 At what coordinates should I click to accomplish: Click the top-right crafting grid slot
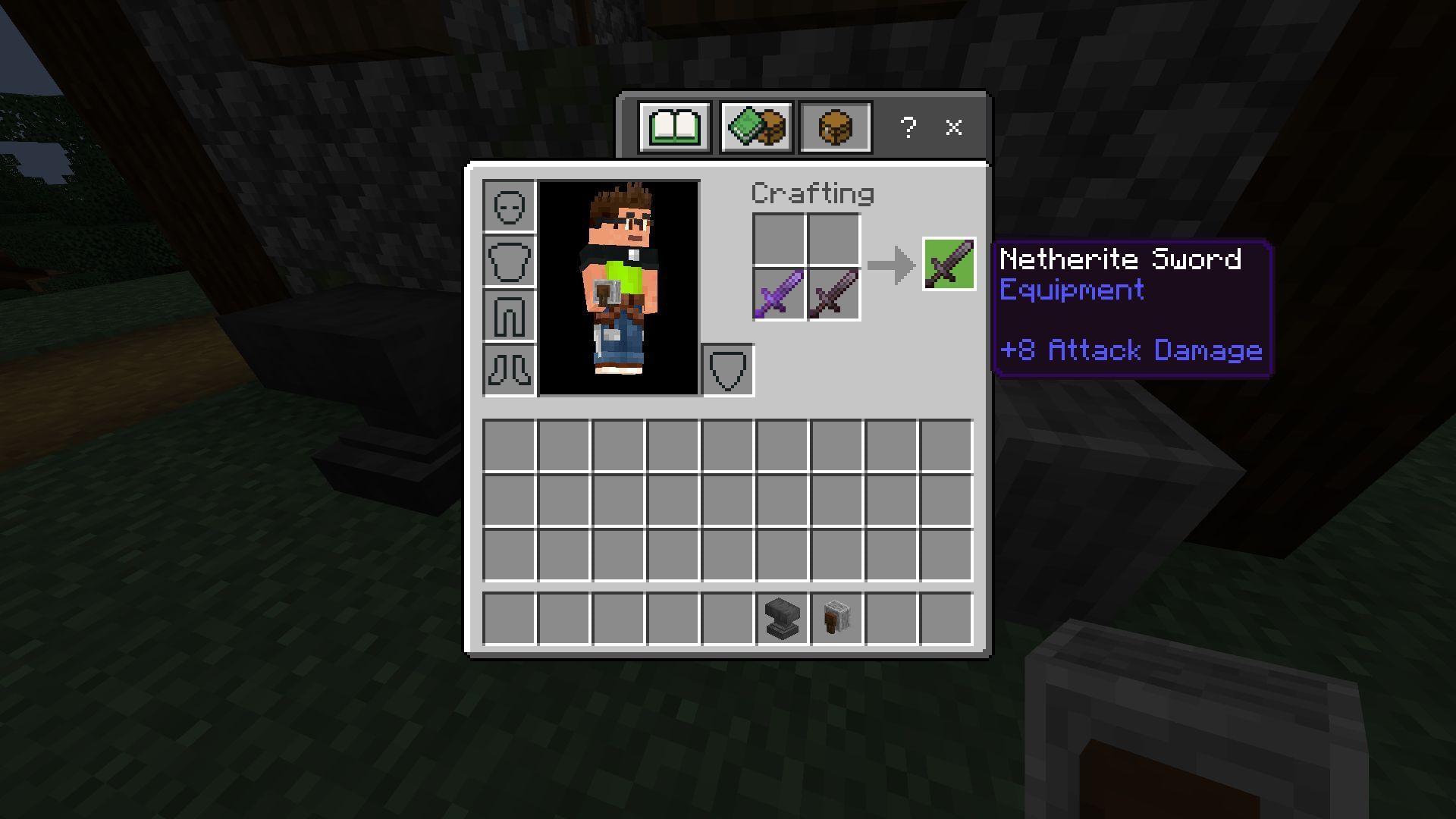(x=833, y=240)
